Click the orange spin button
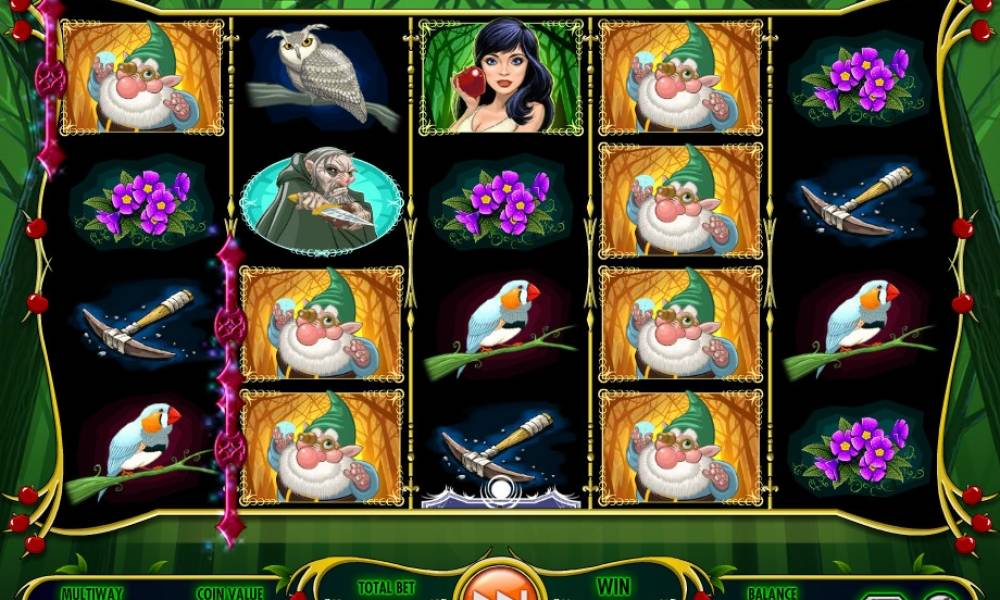1000x600 pixels. tap(499, 585)
